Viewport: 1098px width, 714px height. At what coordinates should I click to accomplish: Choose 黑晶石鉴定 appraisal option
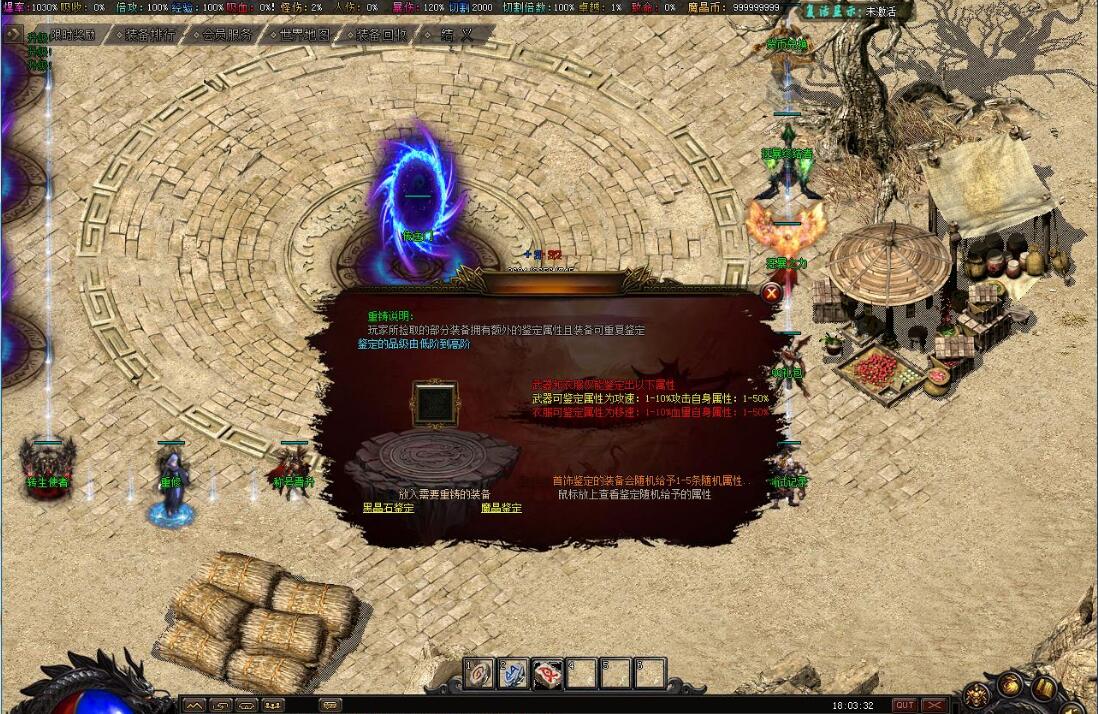388,508
